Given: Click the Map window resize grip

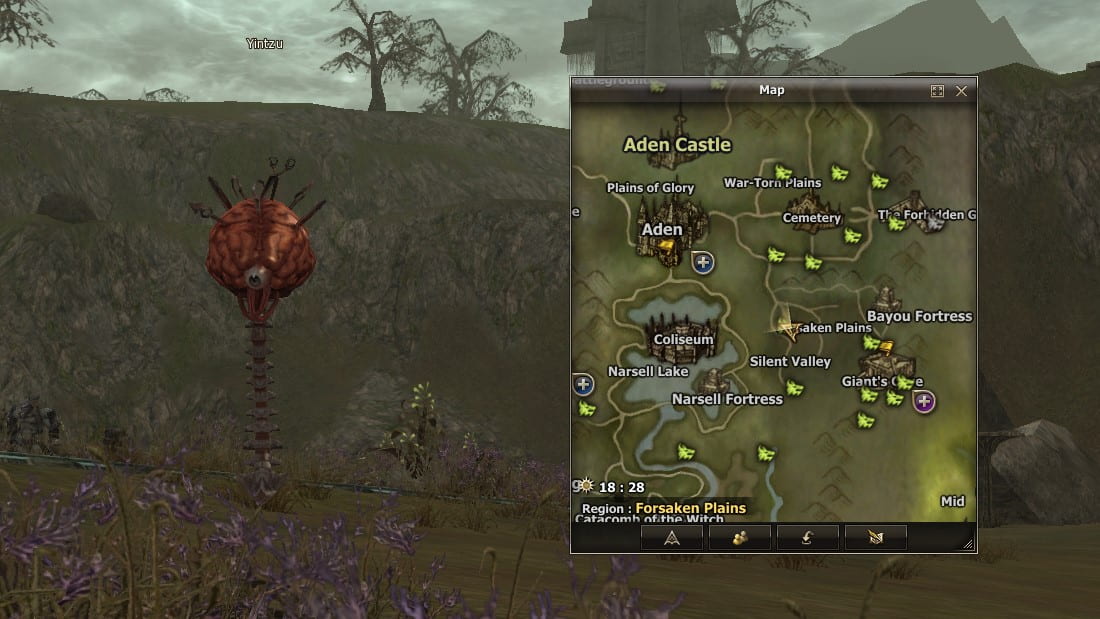Looking at the screenshot, I should coord(967,545).
